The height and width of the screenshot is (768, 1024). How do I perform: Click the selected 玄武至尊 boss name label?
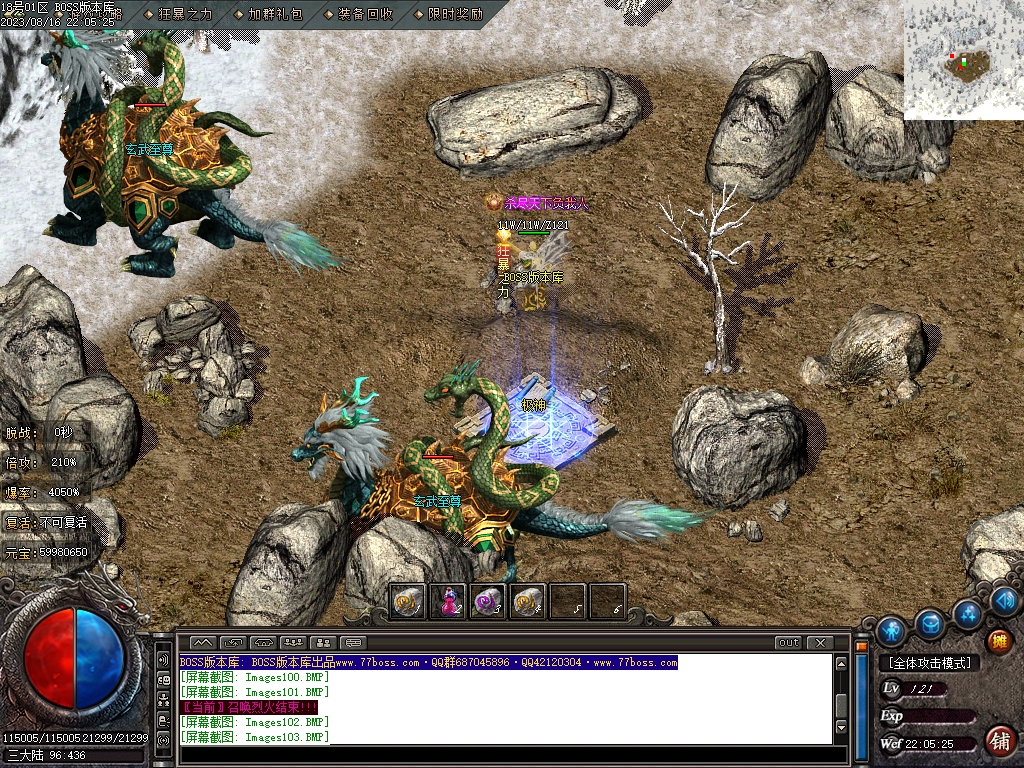click(437, 501)
